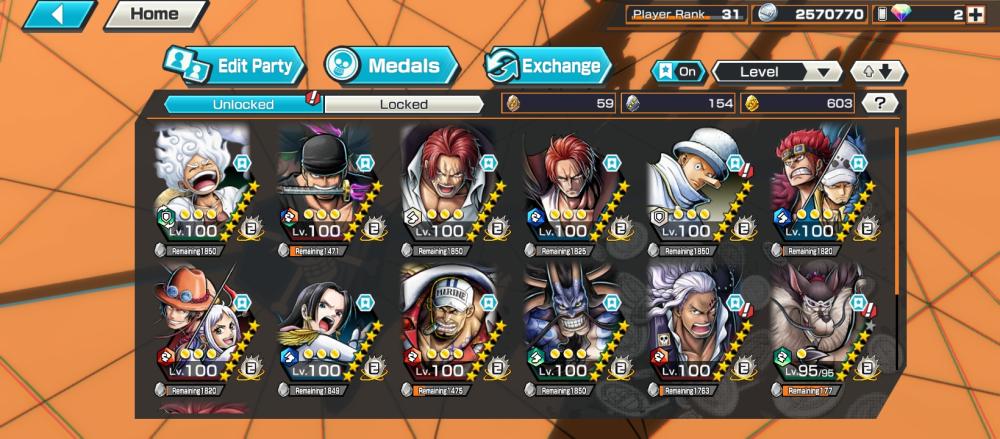Open the Medals screen
1000x439 pixels.
pyautogui.click(x=391, y=67)
